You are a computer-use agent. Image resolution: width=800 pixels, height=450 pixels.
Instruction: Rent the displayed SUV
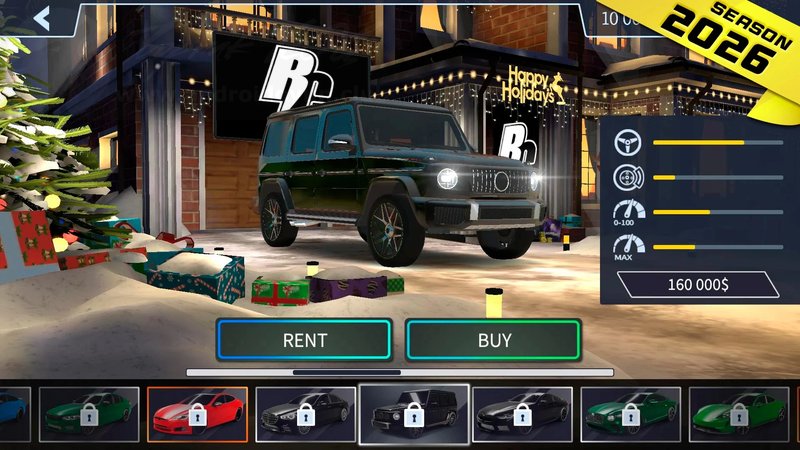pyautogui.click(x=304, y=340)
